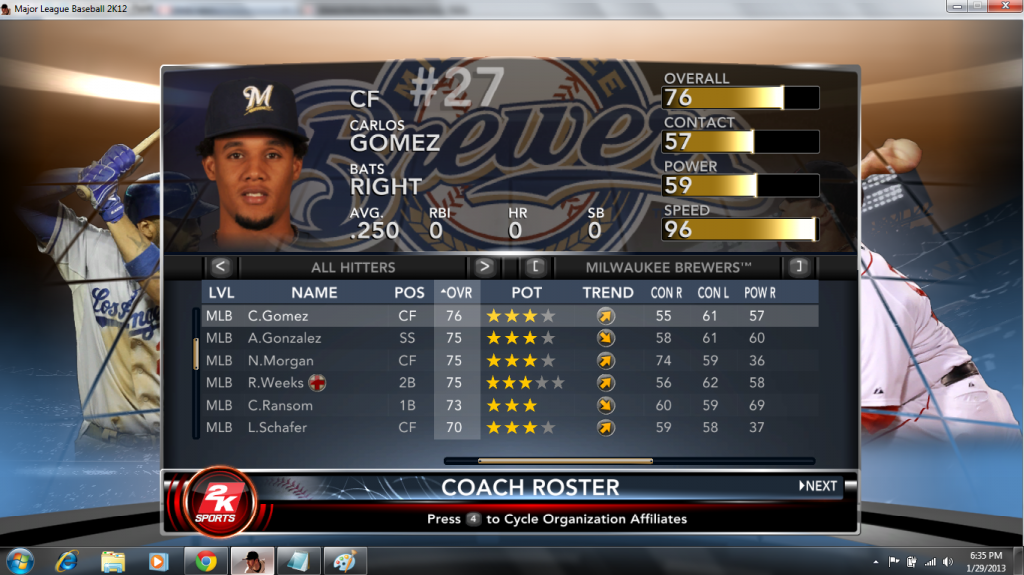1024x575 pixels.
Task: Sort roster by the OVR column
Action: coord(457,293)
